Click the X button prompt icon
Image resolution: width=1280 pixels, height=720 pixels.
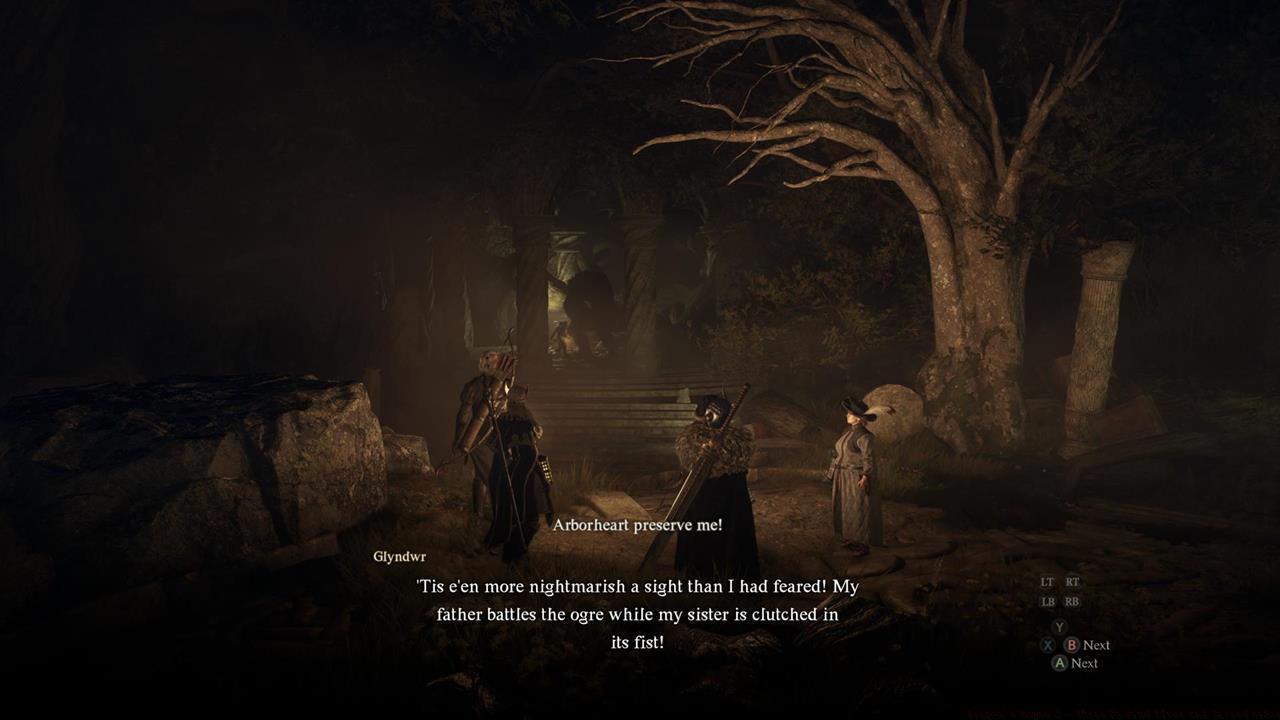[x=1048, y=645]
